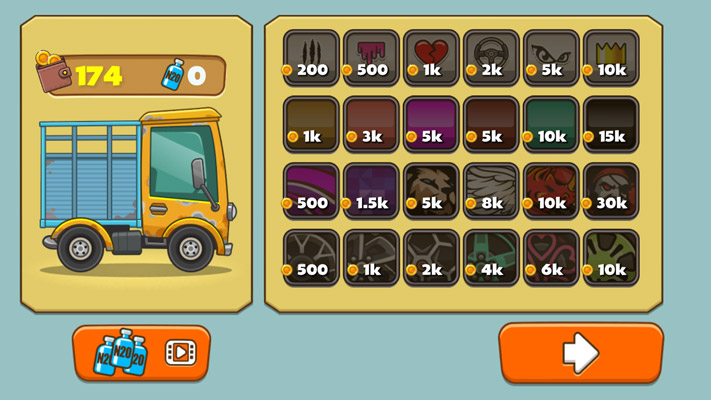Pick the lime green wheel rim for 10k
The width and height of the screenshot is (711, 400).
pyautogui.click(x=611, y=257)
